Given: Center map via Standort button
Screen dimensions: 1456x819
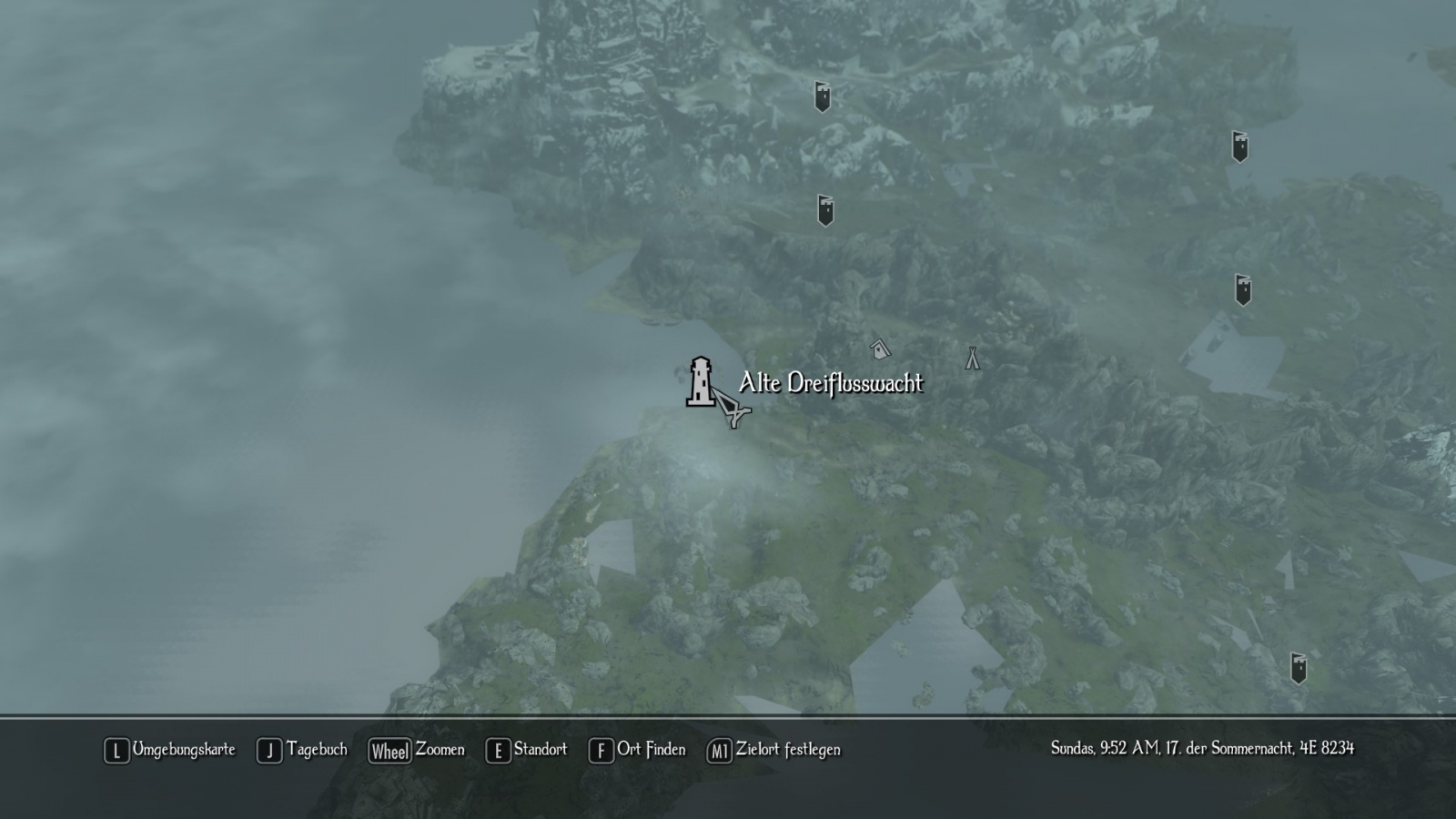Looking at the screenshot, I should (x=527, y=750).
